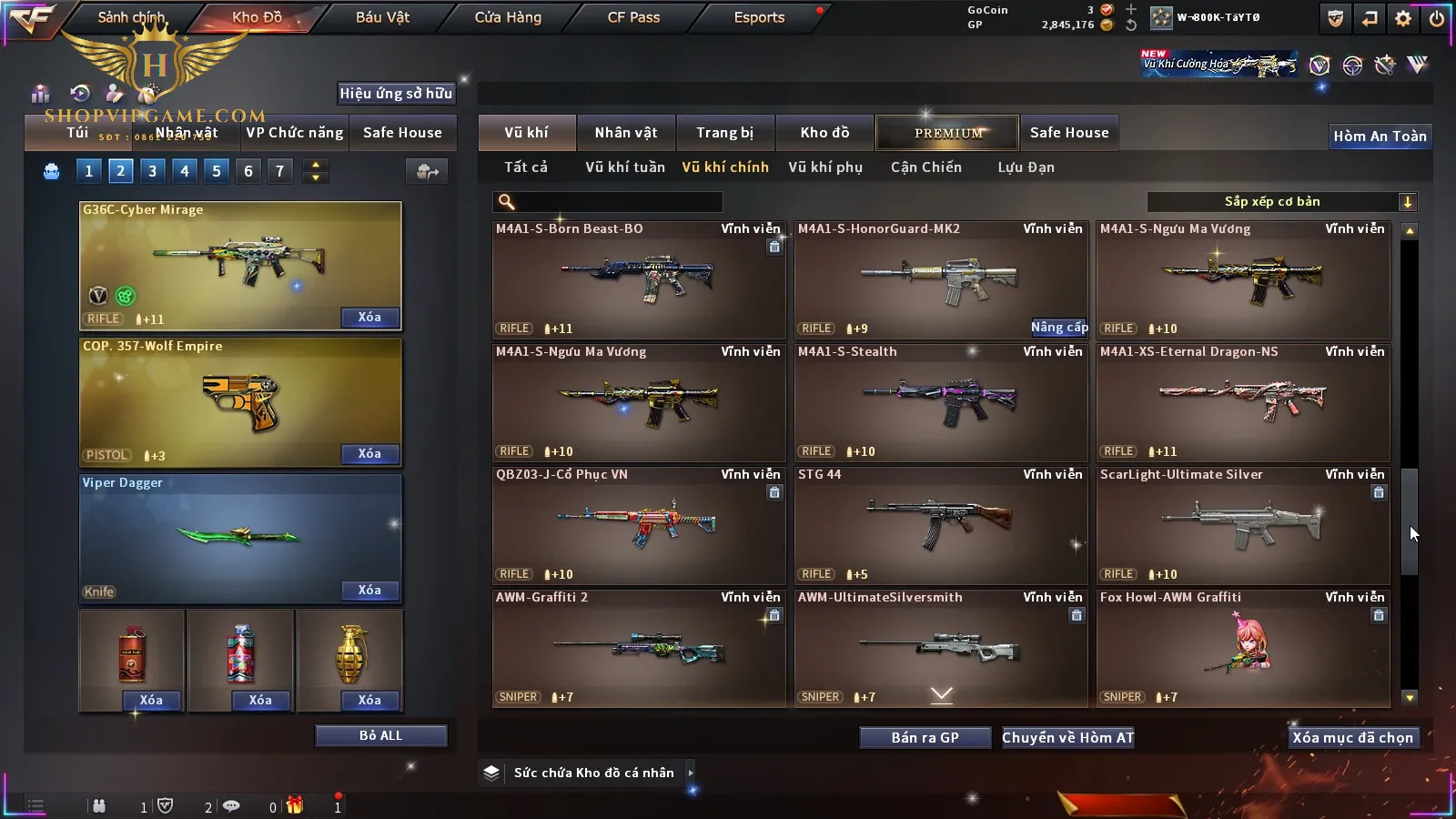Switch to bag slot 3
The image size is (1456, 819).
152,171
